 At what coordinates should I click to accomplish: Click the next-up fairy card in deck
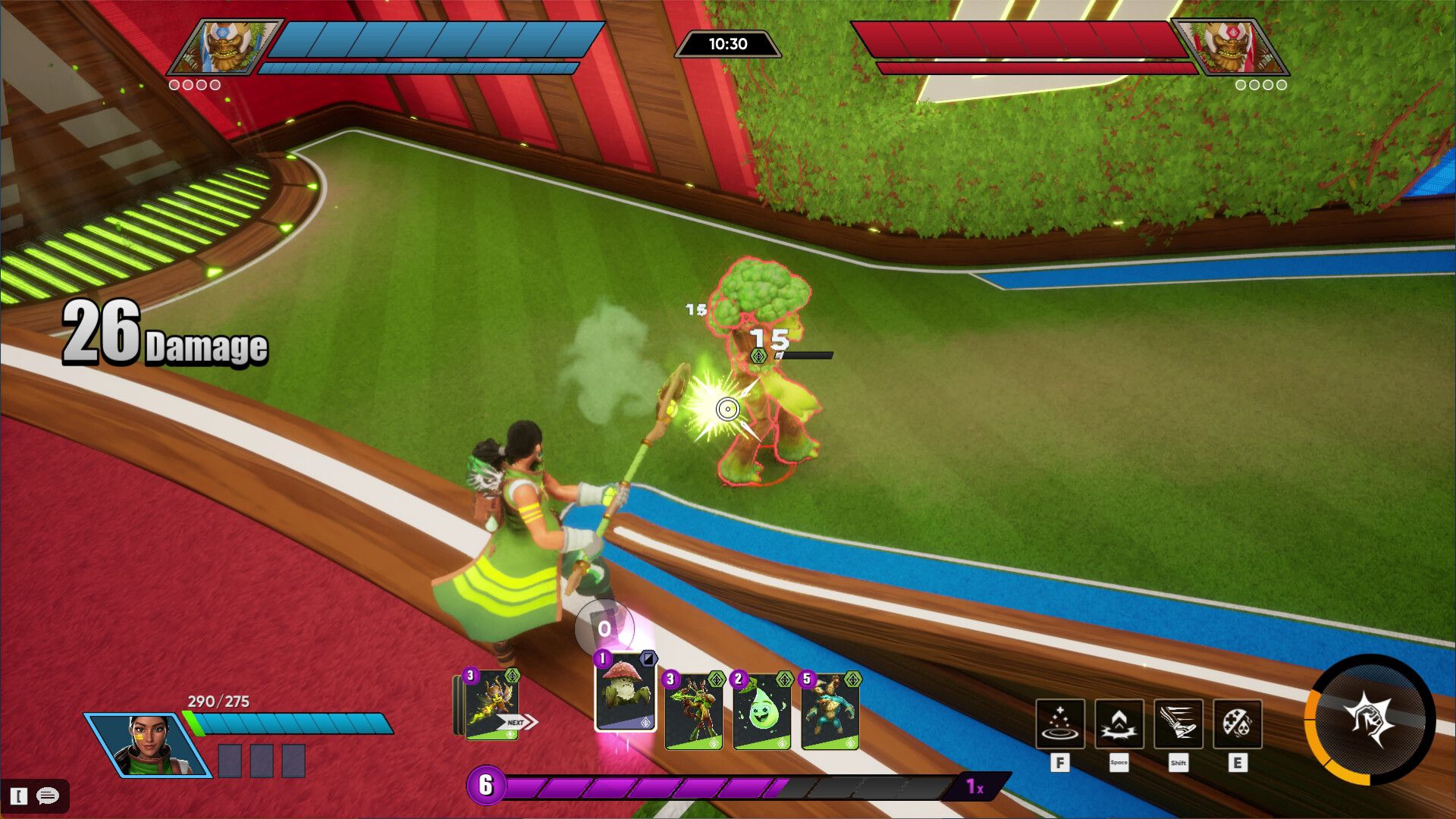pyautogui.click(x=491, y=705)
